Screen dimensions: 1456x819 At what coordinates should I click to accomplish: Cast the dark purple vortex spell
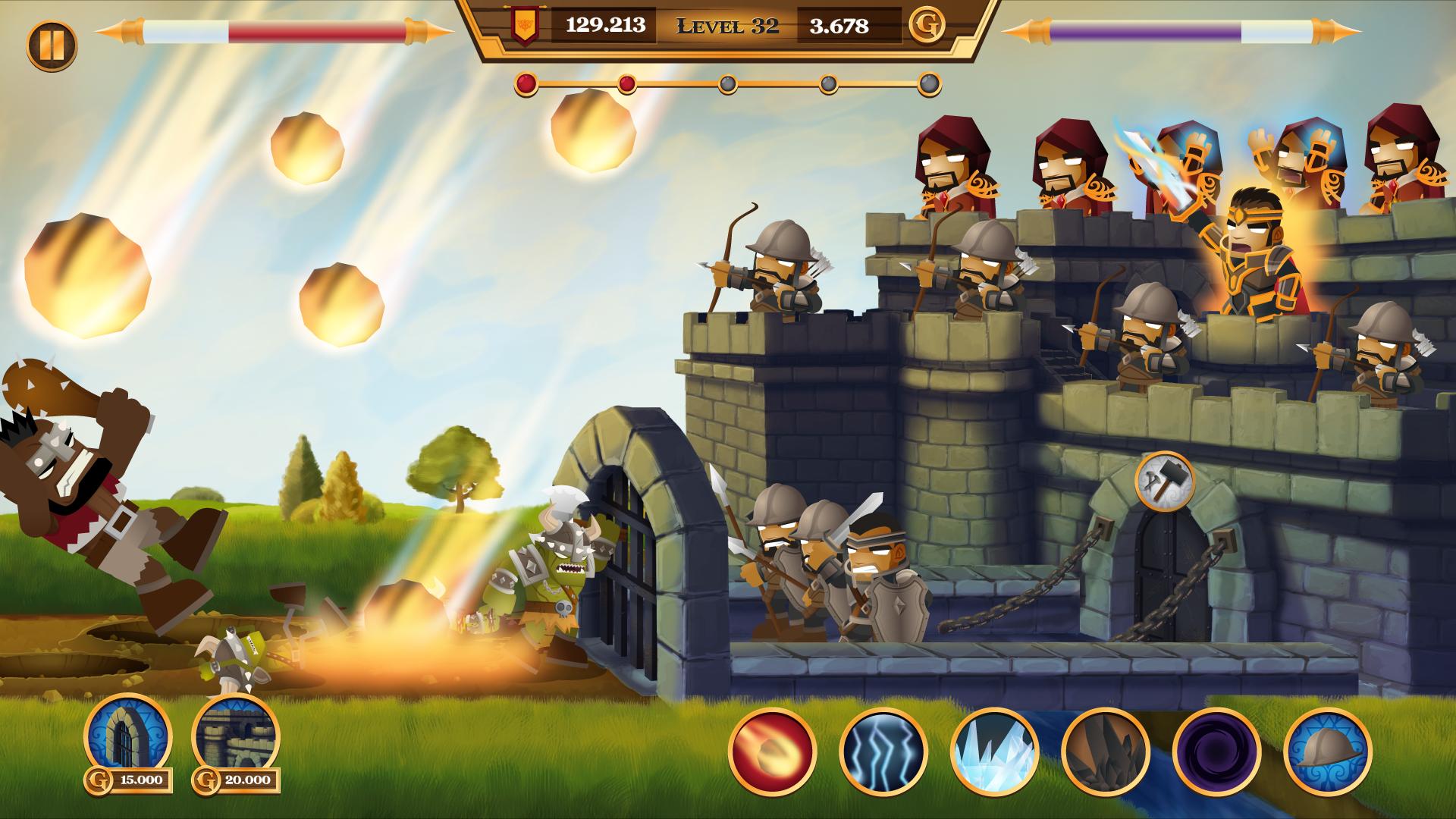click(1216, 752)
